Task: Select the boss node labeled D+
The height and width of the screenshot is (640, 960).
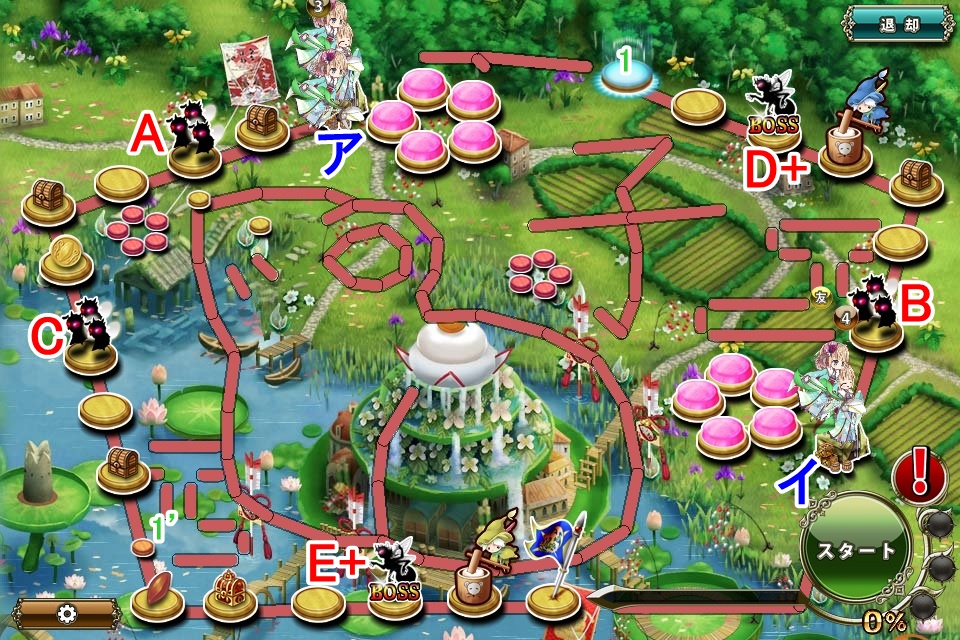Action: tap(774, 120)
